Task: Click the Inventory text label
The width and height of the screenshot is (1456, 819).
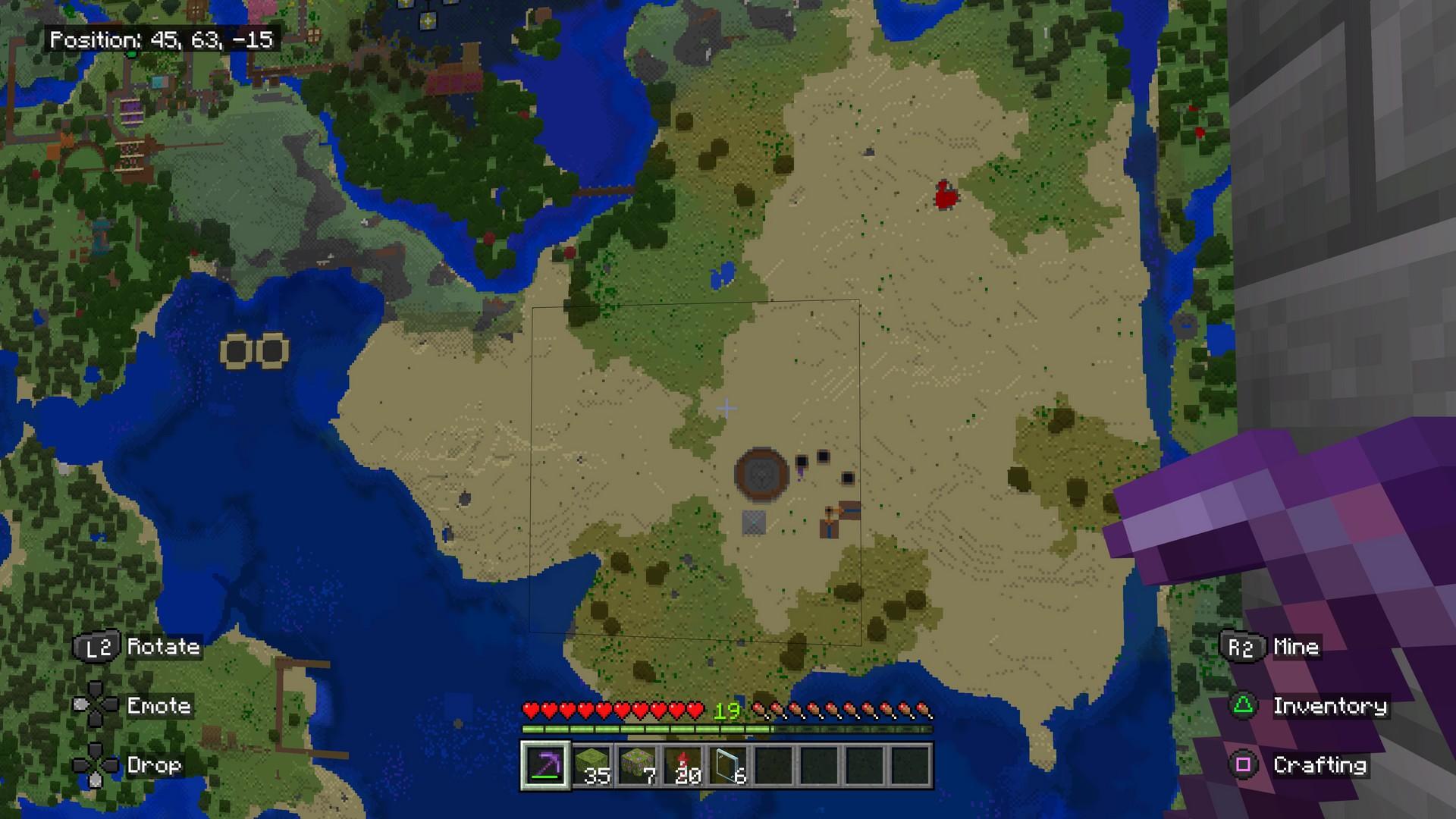Action: (x=1332, y=706)
